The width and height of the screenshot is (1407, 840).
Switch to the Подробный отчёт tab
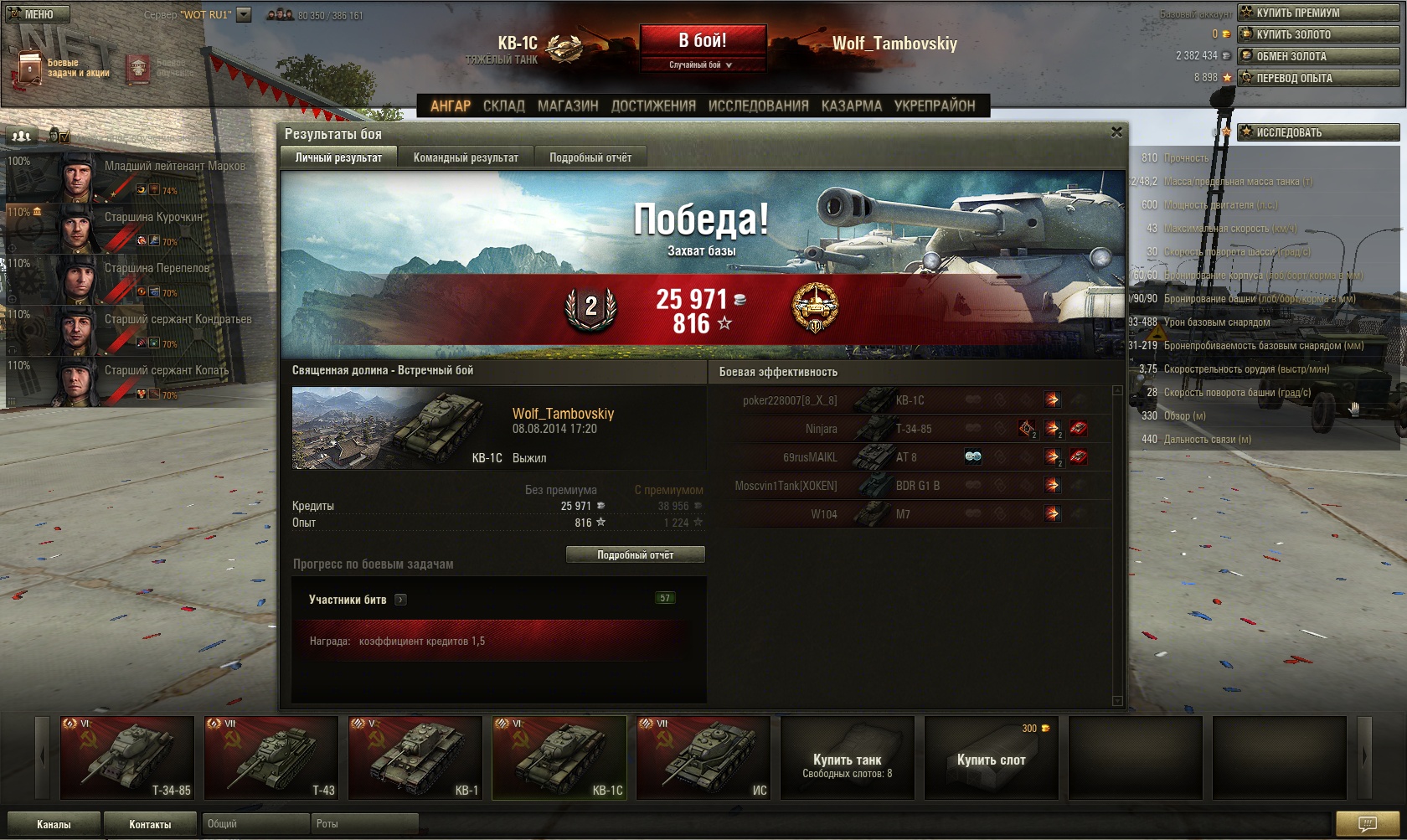click(590, 157)
